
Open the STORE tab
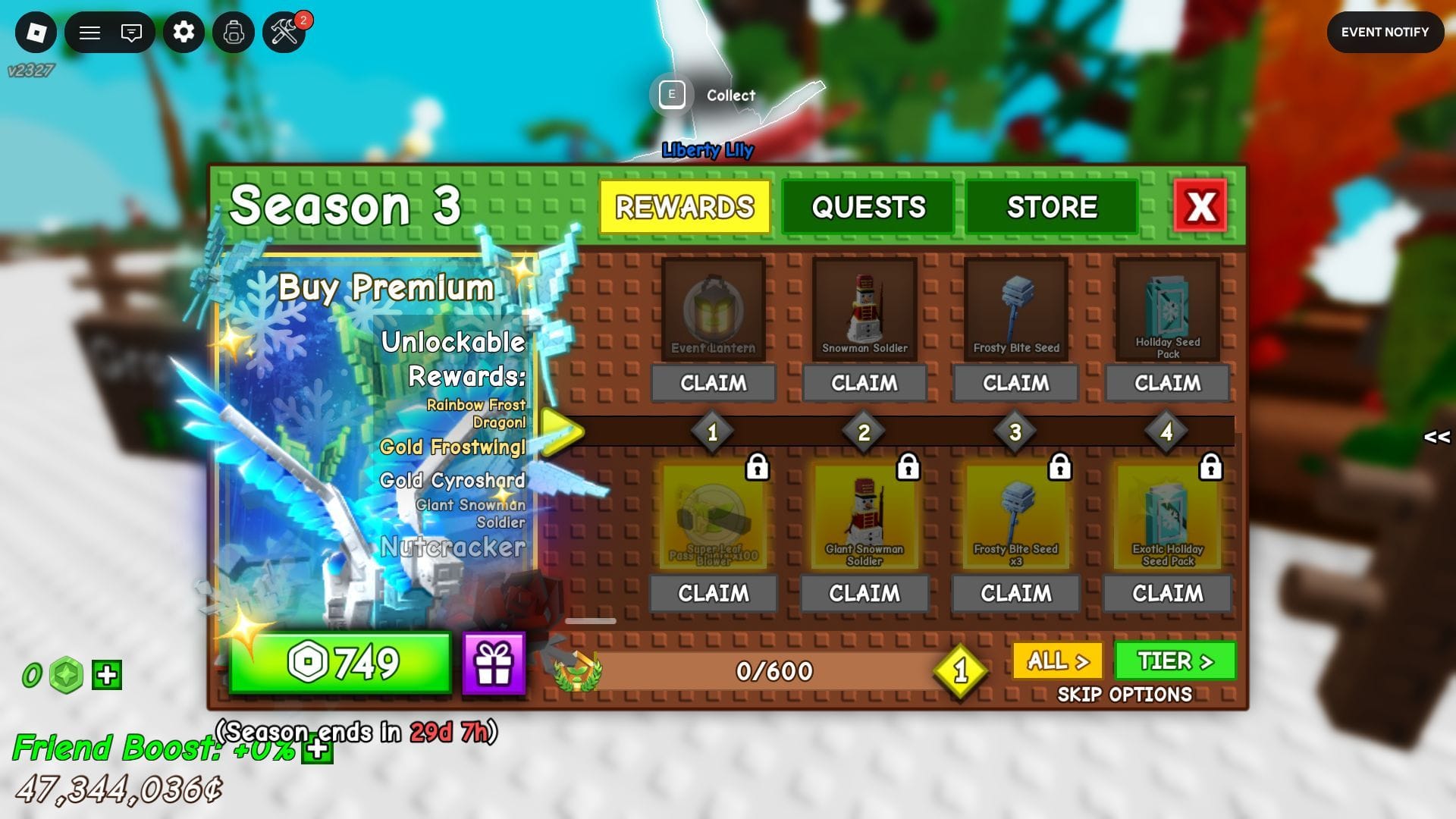pos(1053,206)
